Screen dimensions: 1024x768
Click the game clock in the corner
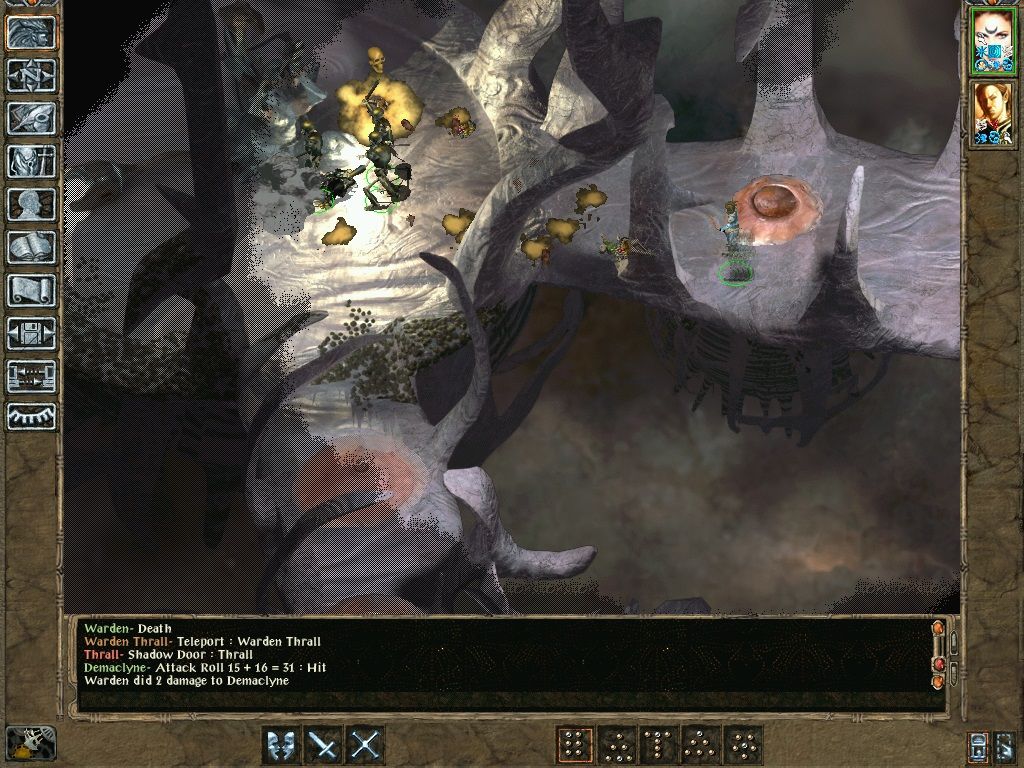[30, 742]
